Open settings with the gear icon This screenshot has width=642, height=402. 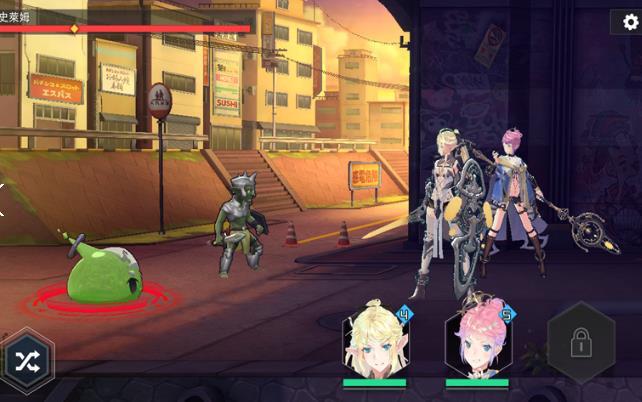pyautogui.click(x=627, y=22)
